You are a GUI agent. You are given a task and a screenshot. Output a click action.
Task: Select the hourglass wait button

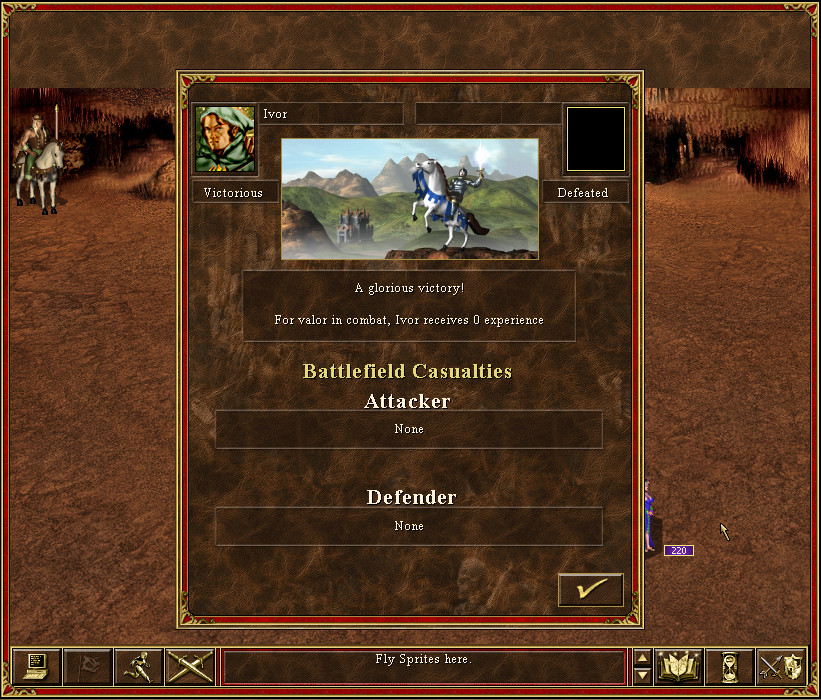tap(730, 666)
